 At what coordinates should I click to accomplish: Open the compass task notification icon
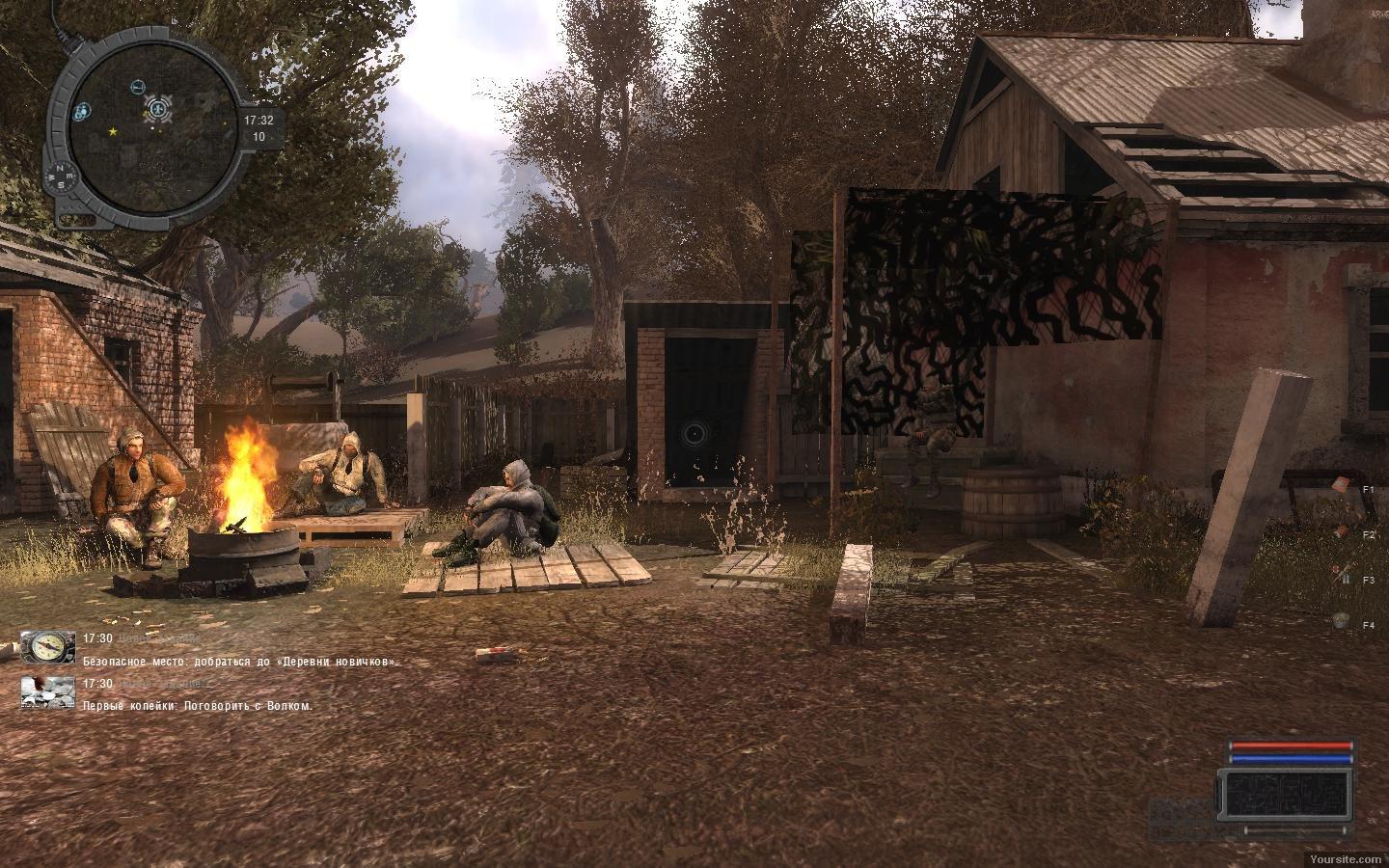(48, 647)
